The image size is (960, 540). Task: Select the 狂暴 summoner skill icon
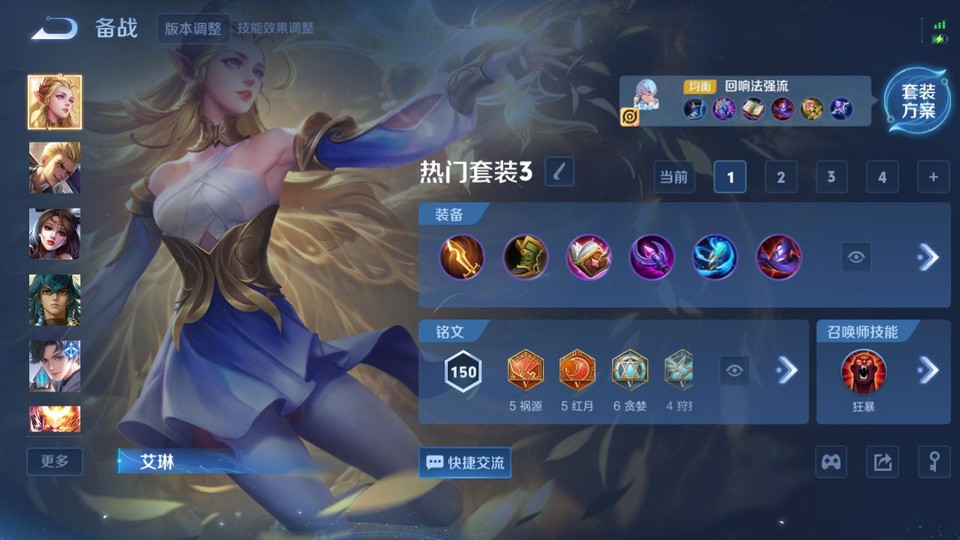point(863,371)
